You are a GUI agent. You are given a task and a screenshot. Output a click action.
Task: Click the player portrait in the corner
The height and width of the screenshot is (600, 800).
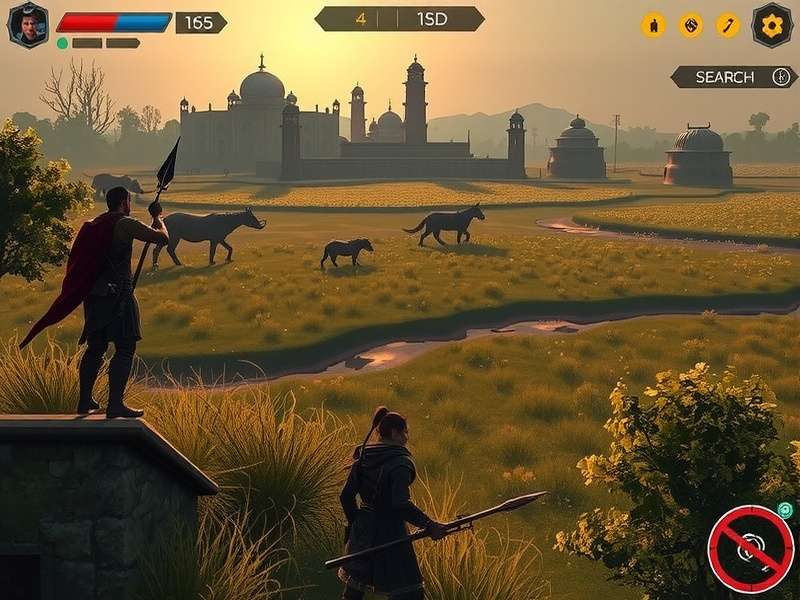click(28, 24)
